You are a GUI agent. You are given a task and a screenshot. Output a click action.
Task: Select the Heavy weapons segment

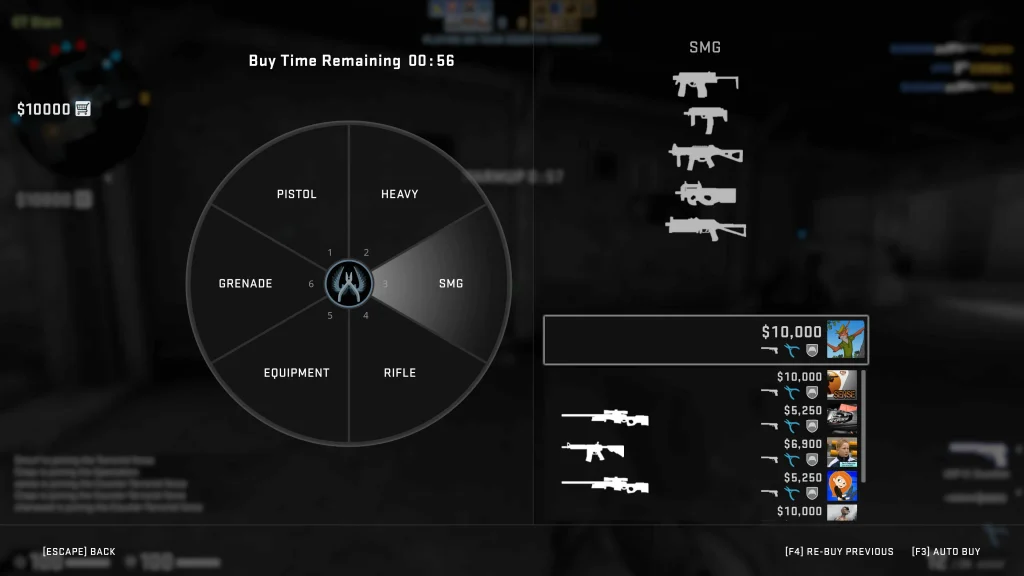pyautogui.click(x=399, y=194)
